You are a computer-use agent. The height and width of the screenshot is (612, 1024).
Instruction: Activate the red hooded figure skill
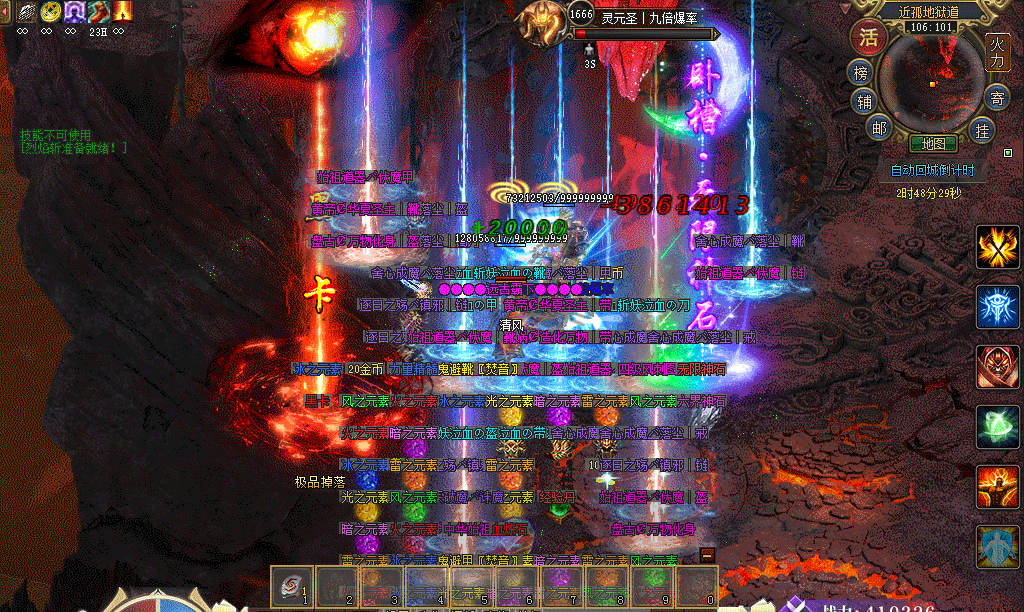click(x=998, y=367)
